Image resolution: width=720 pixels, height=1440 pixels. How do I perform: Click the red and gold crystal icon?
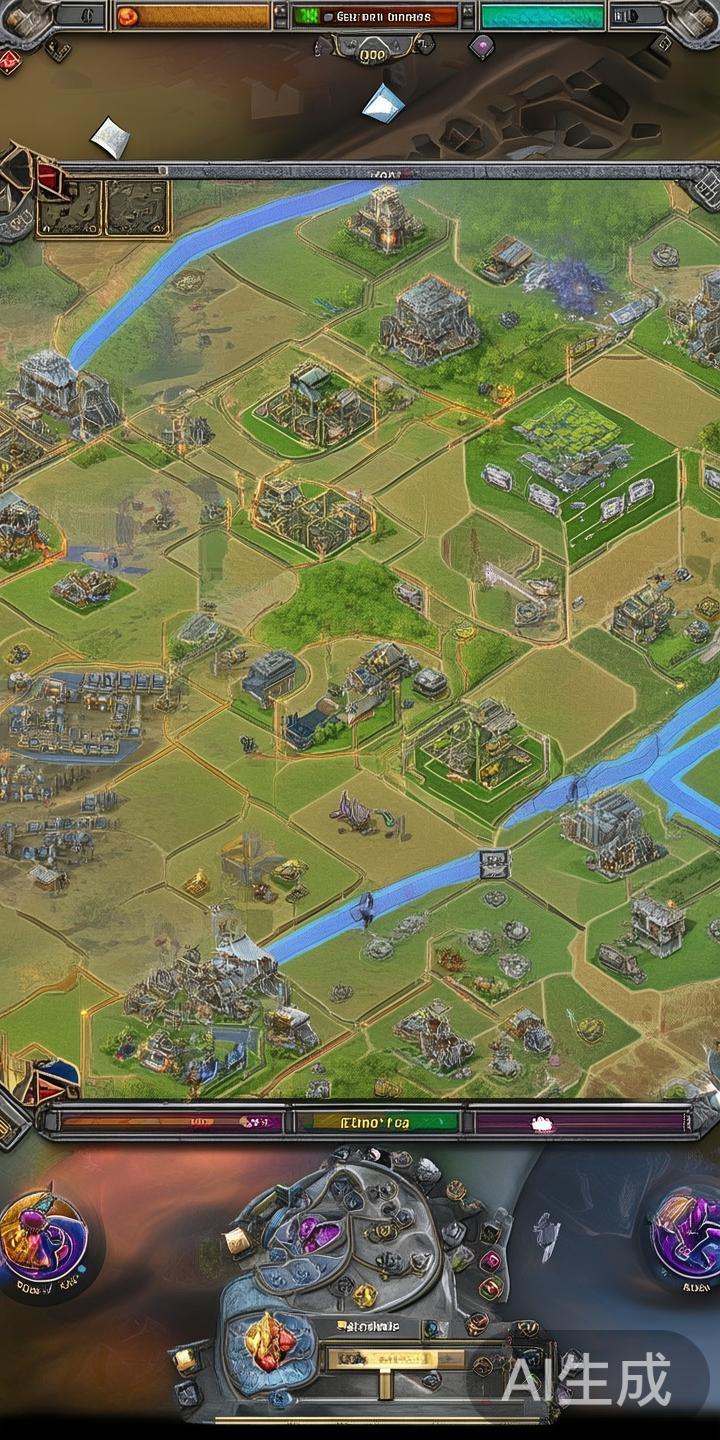(x=266, y=1340)
